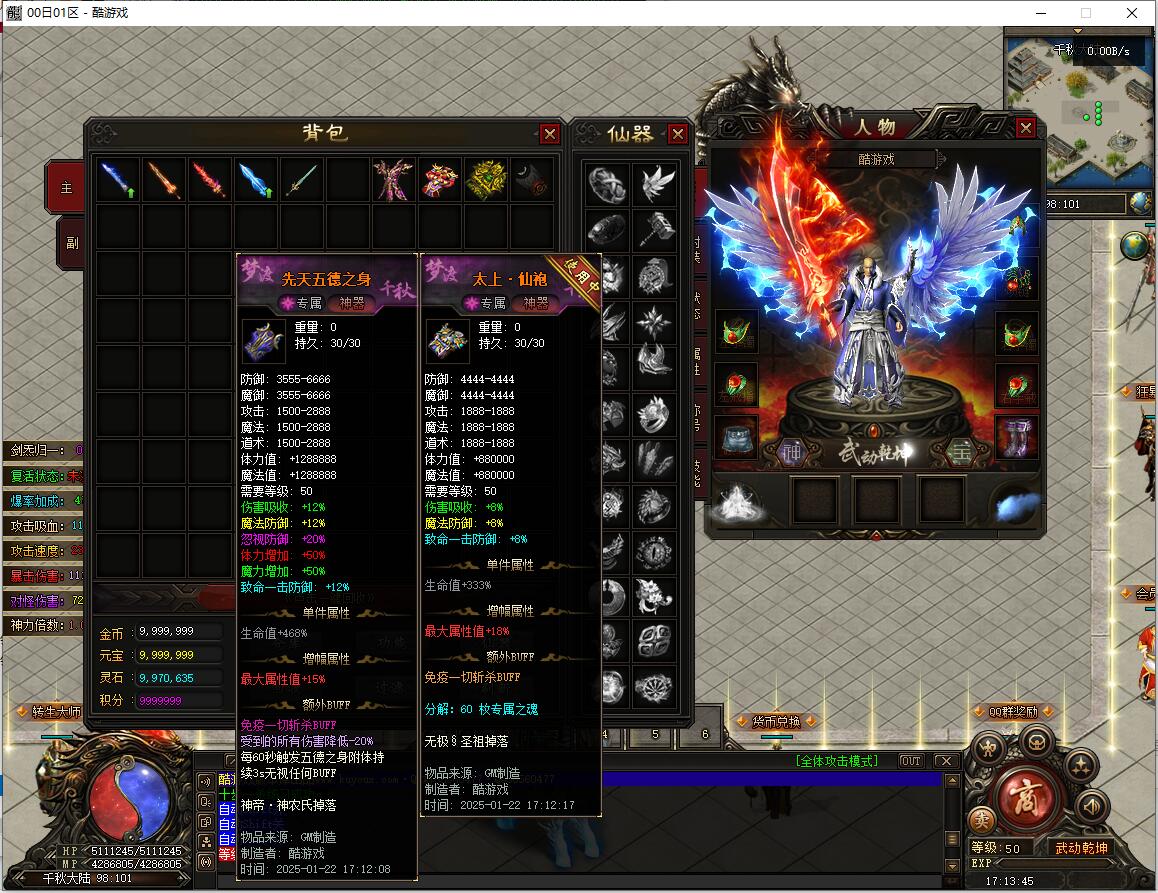1158x893 pixels.
Task: Select the golden green-gem helmet item
Action: tap(485, 181)
